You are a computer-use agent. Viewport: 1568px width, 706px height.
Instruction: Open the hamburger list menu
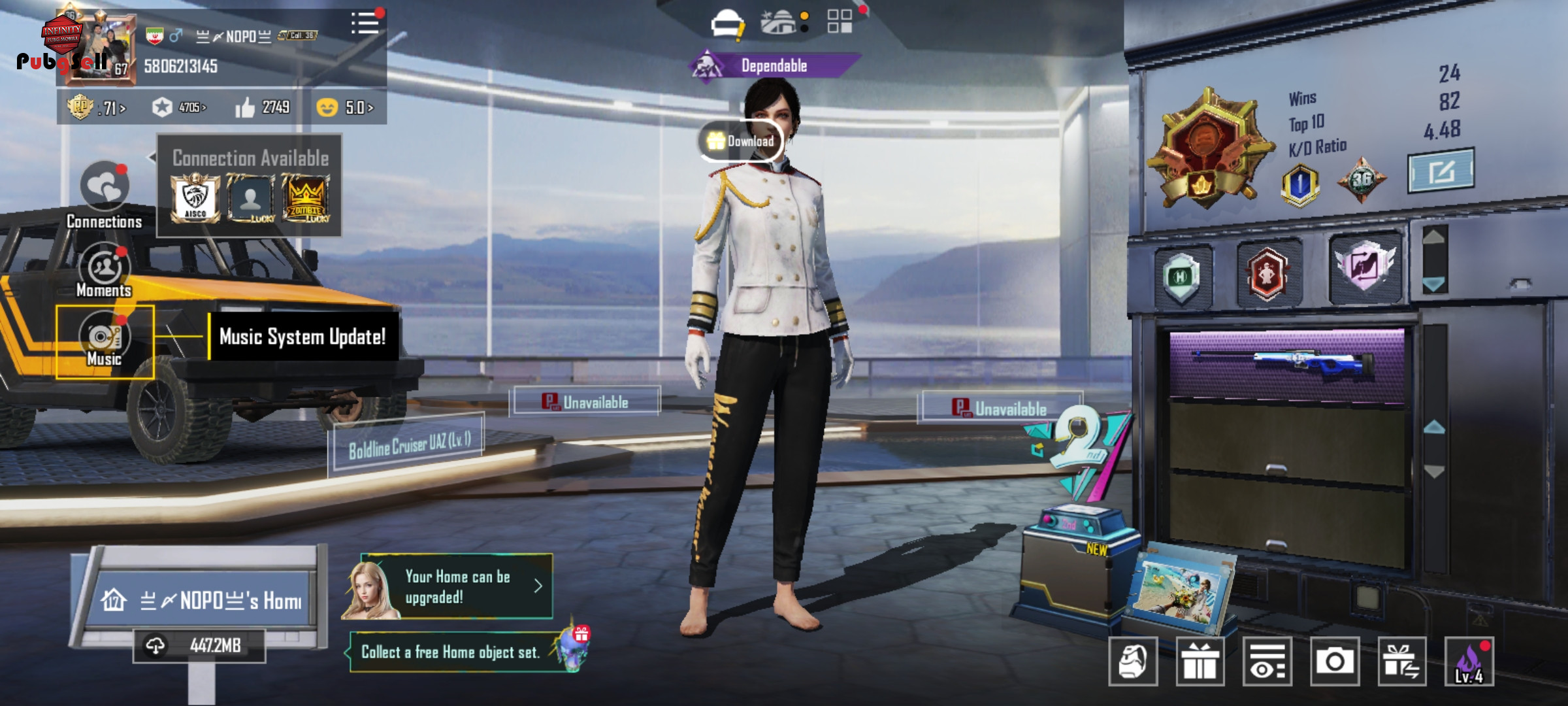[x=365, y=24]
